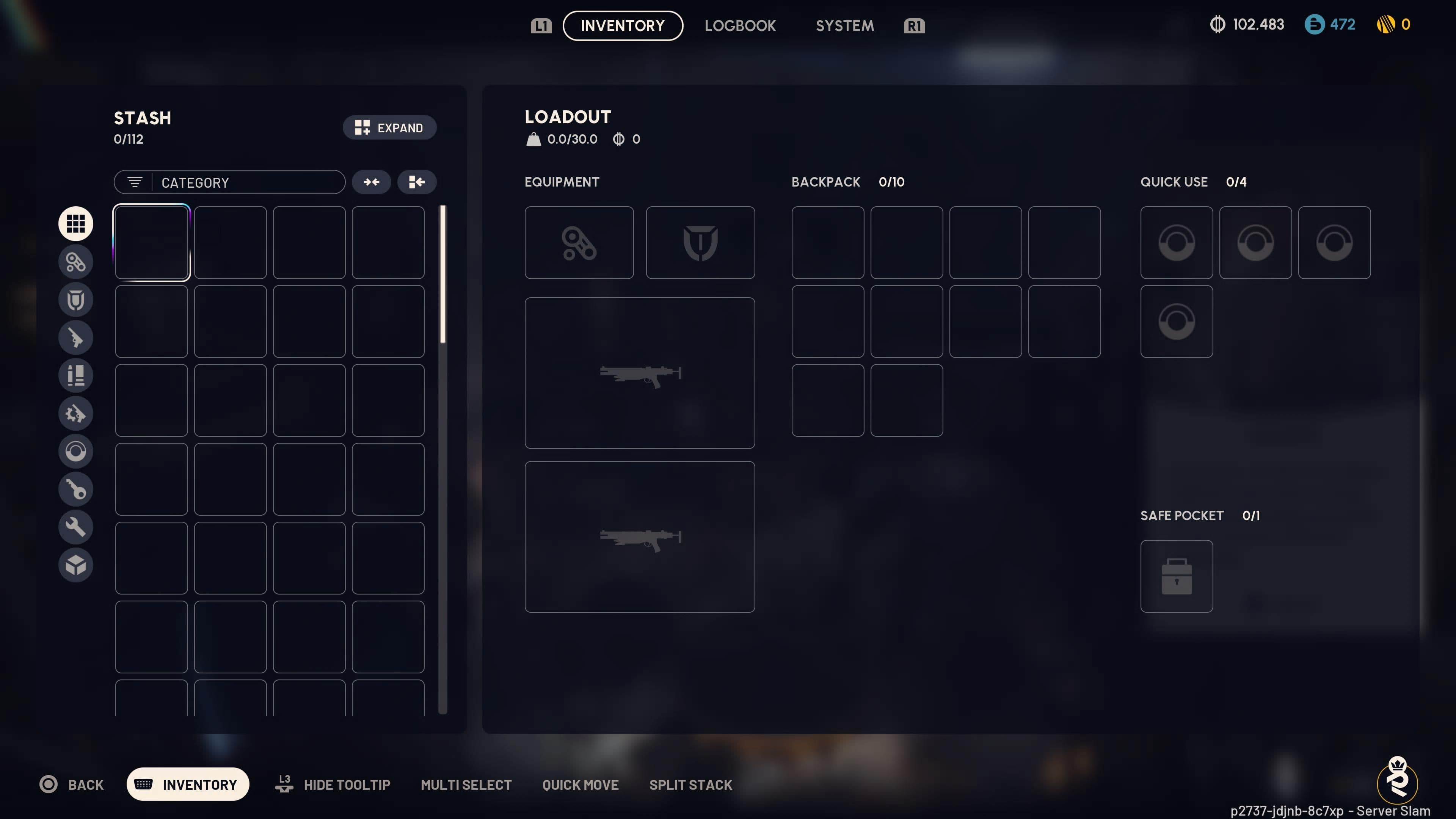Activate Multi Select mode

(x=466, y=784)
